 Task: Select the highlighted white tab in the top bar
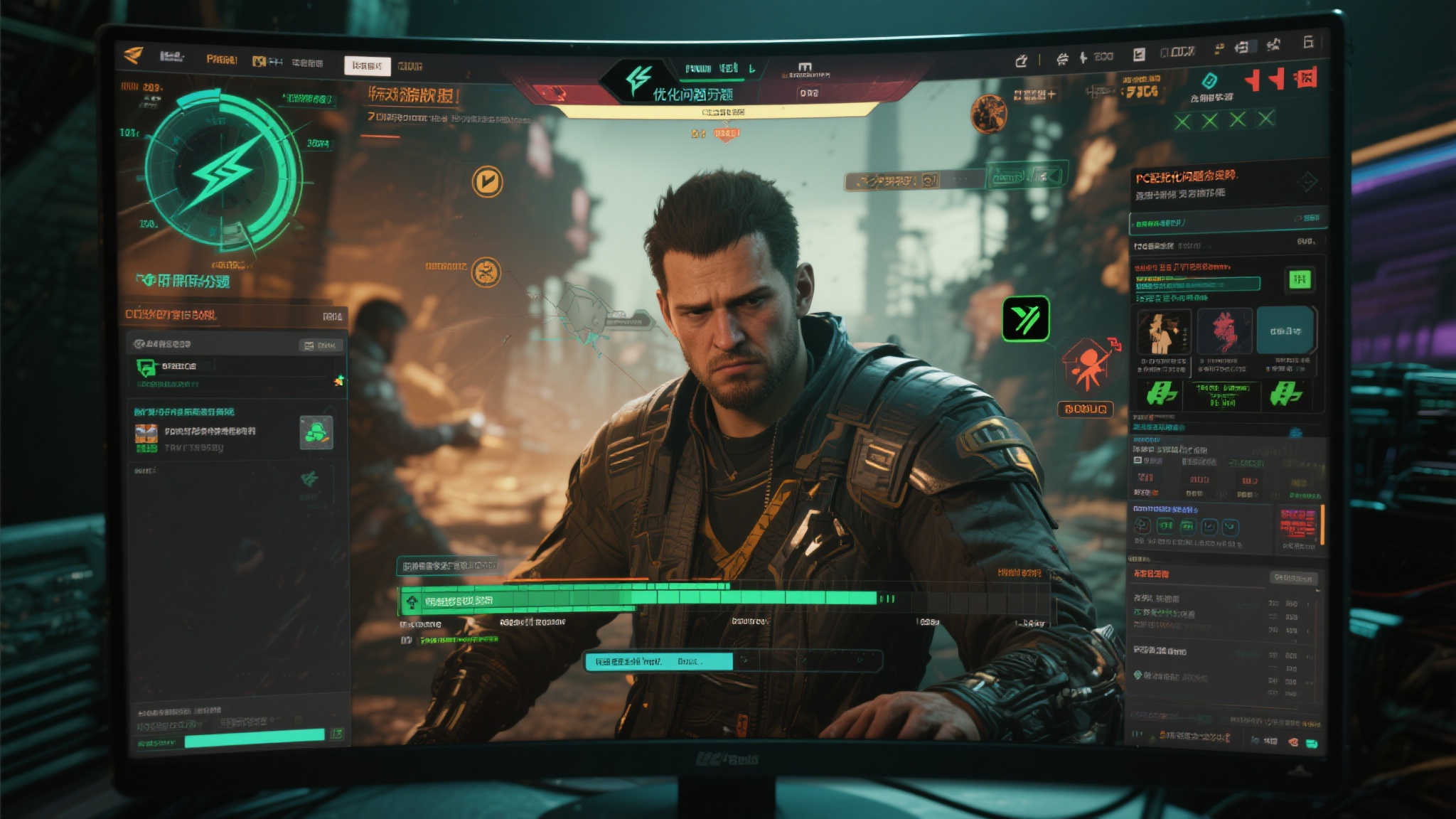(x=367, y=66)
